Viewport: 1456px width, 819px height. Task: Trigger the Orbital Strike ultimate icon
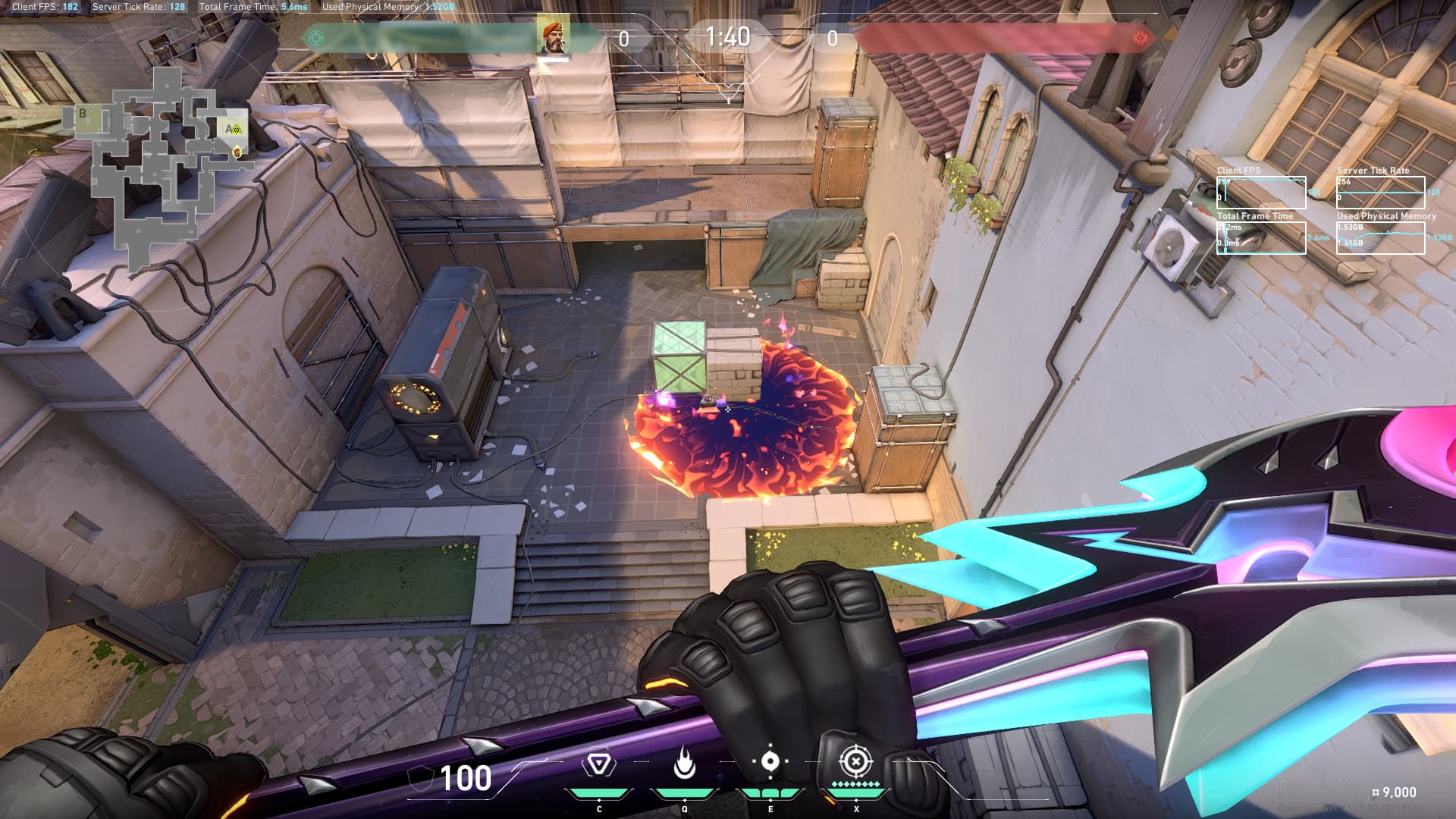click(x=855, y=761)
